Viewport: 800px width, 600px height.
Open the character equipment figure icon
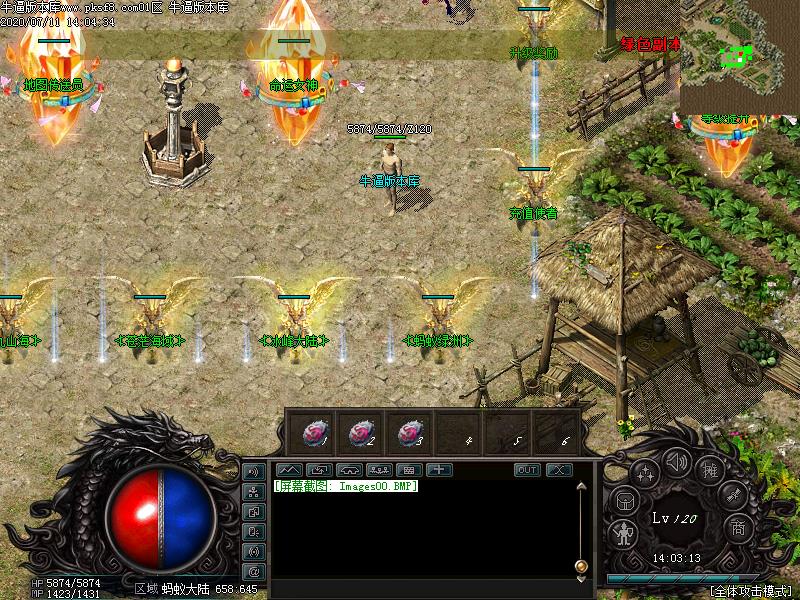pyautogui.click(x=625, y=534)
